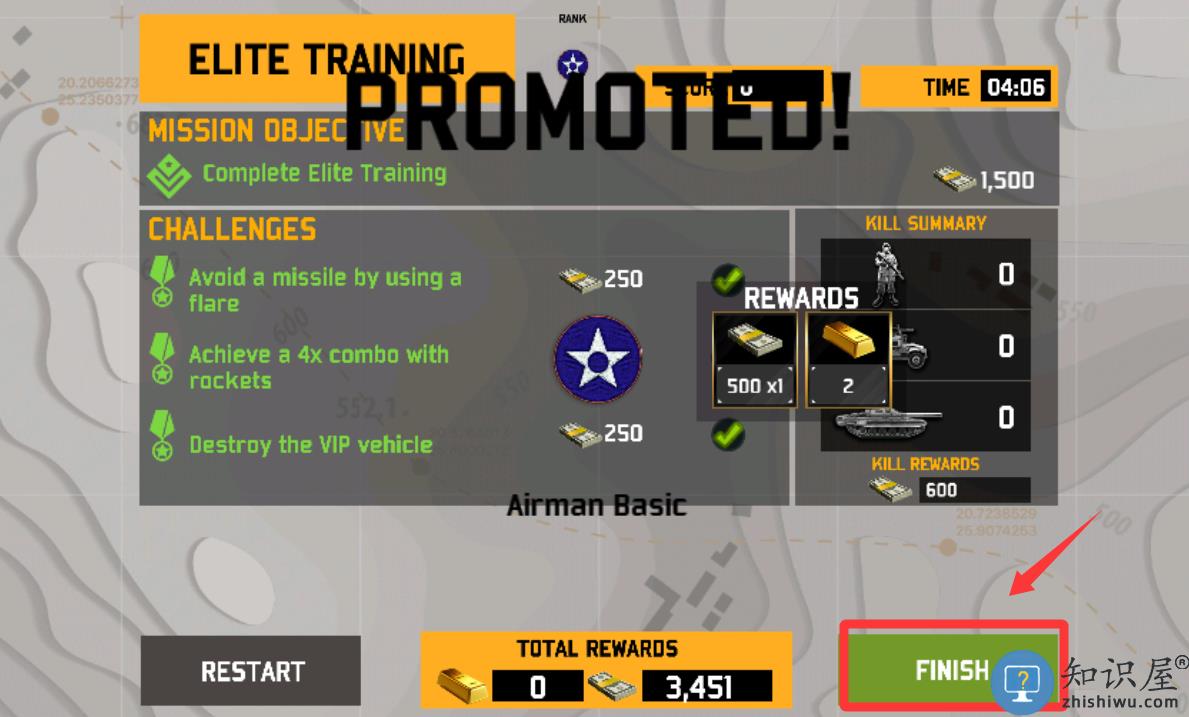Select the gold bars reward tile
The width and height of the screenshot is (1189, 717).
pos(847,360)
